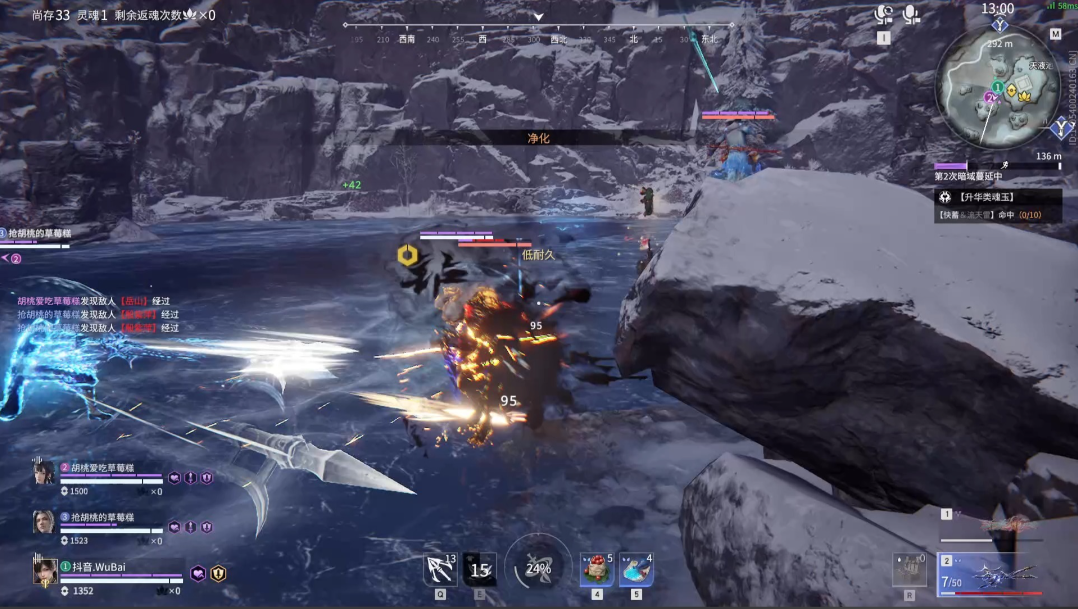Activate the skill showing cooldown 15

(x=480, y=569)
